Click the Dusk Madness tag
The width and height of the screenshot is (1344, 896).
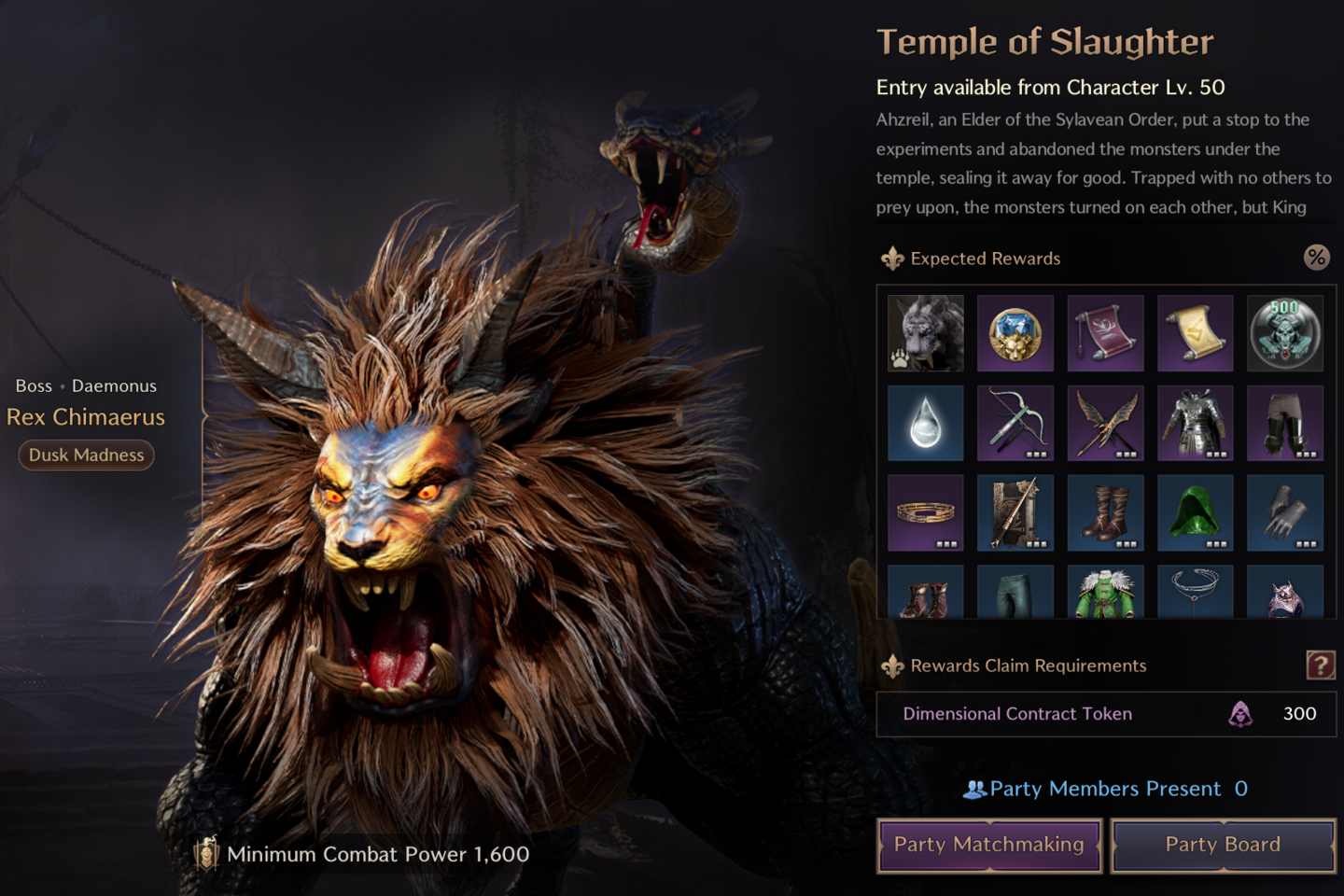coord(86,455)
